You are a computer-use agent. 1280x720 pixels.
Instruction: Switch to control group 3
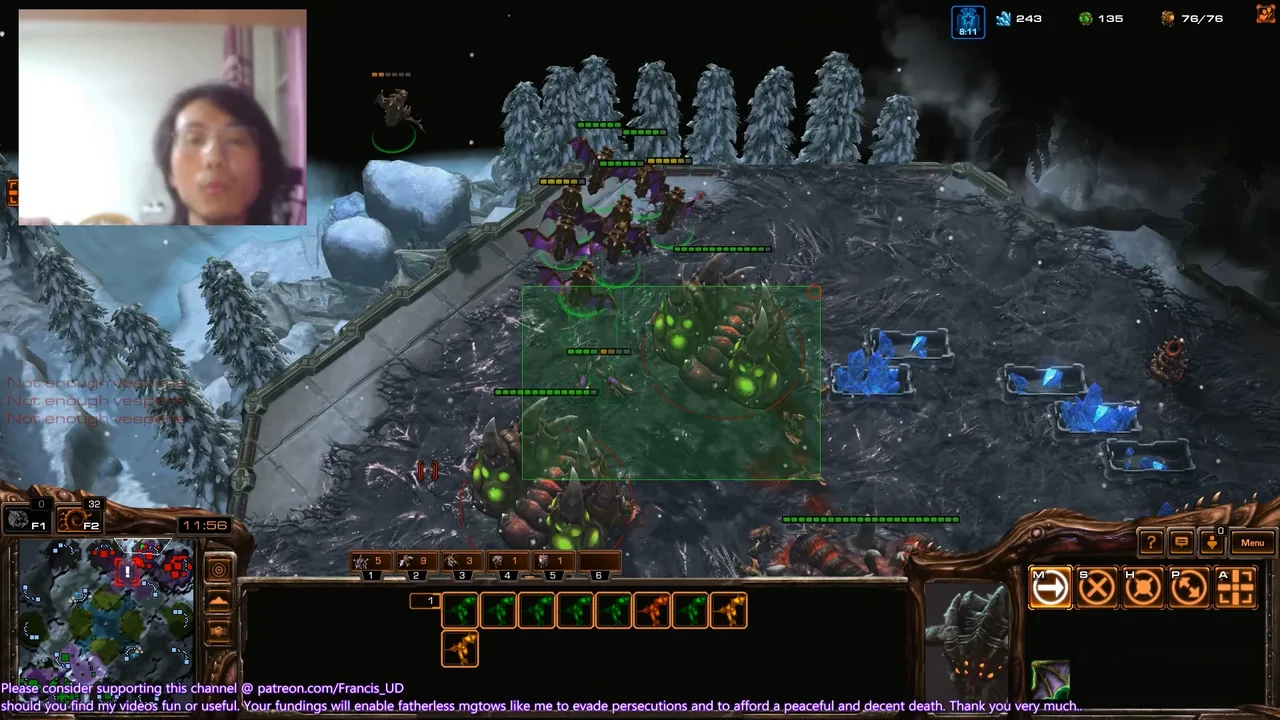(462, 563)
